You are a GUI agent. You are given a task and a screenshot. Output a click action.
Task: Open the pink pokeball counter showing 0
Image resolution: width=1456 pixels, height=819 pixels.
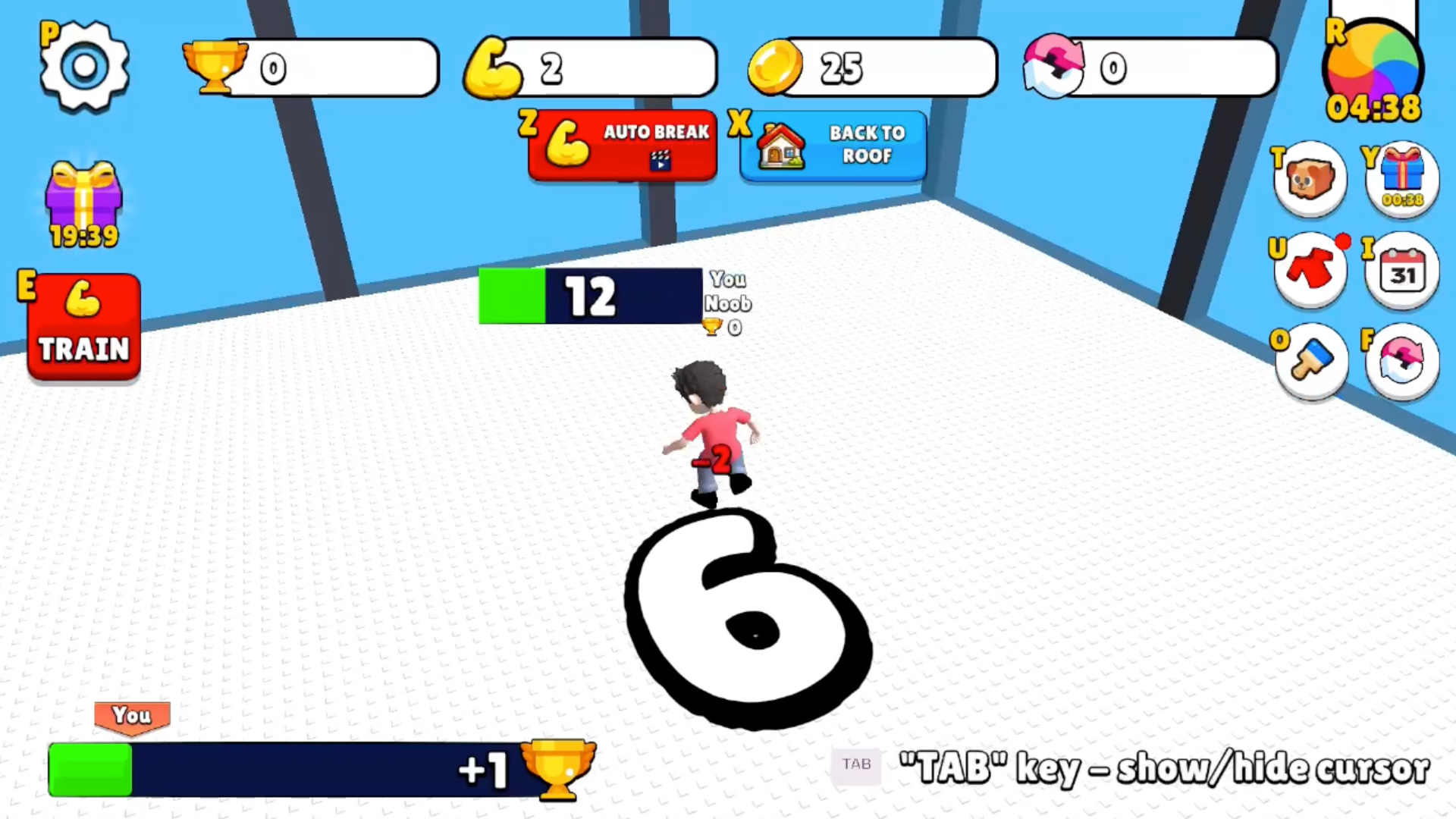click(1149, 68)
